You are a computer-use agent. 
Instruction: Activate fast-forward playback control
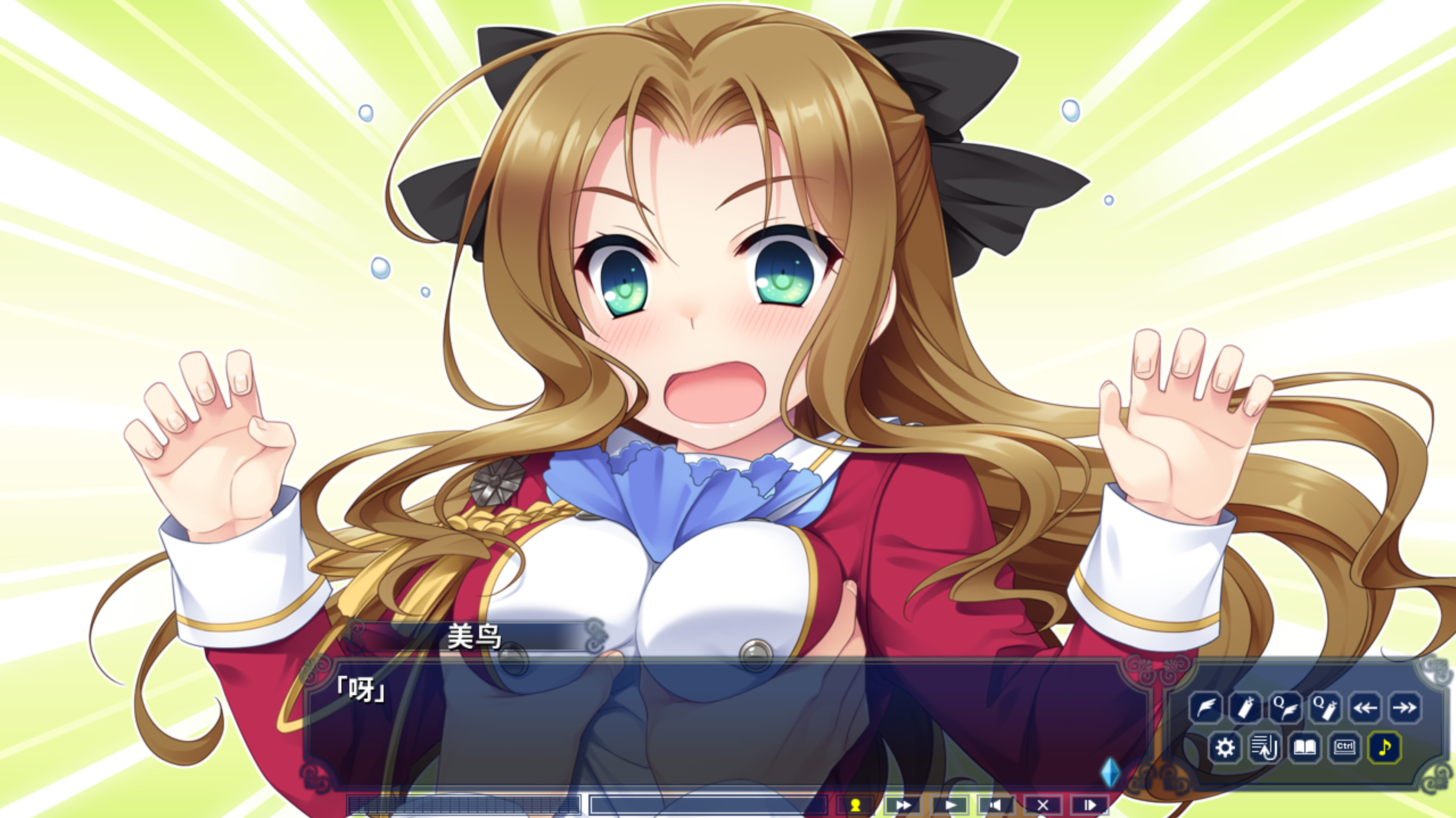coord(904,805)
